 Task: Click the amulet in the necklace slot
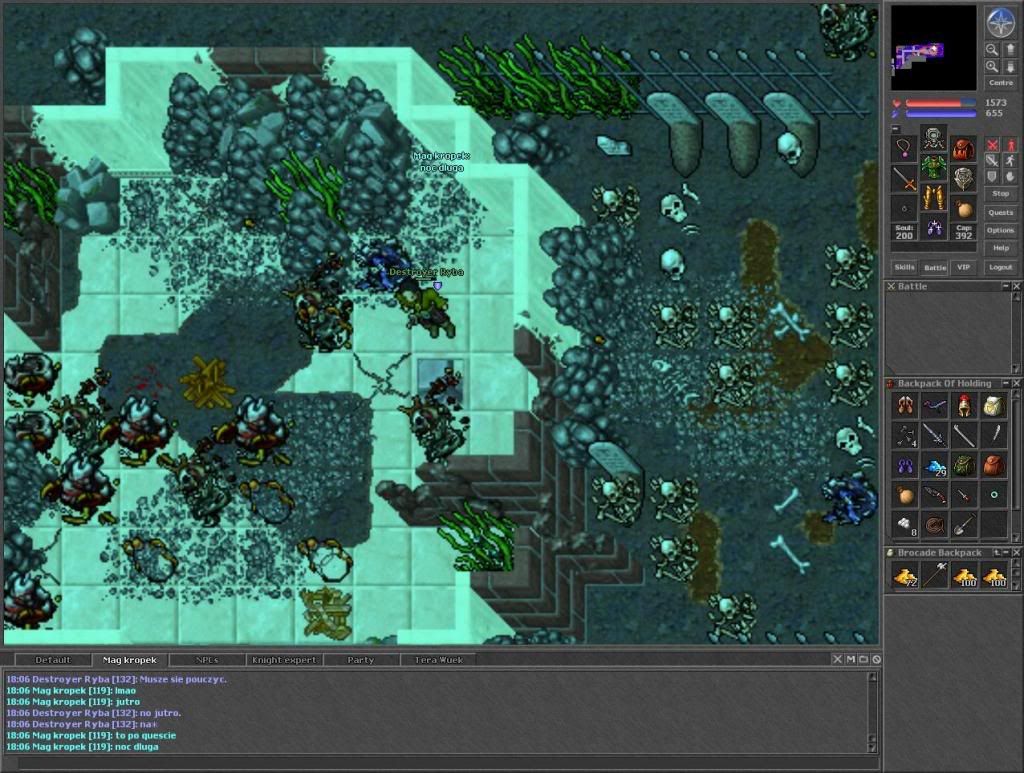(x=904, y=149)
